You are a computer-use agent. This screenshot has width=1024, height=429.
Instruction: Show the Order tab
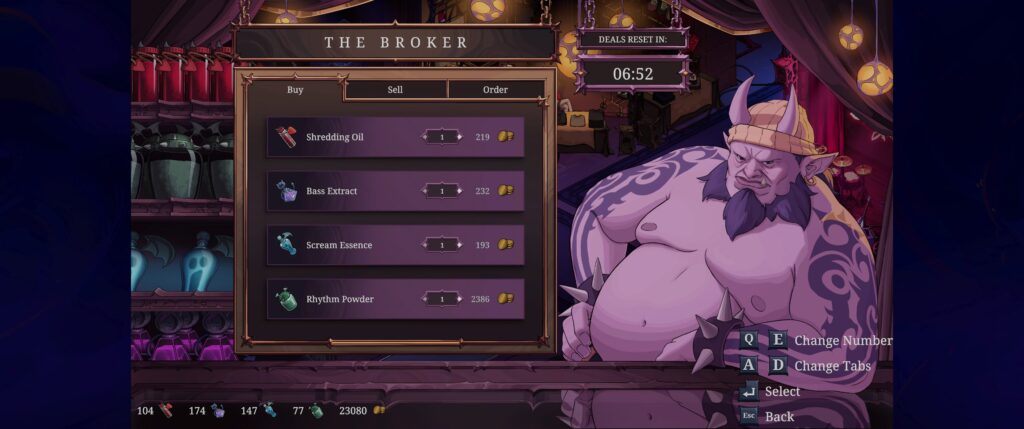coord(495,90)
